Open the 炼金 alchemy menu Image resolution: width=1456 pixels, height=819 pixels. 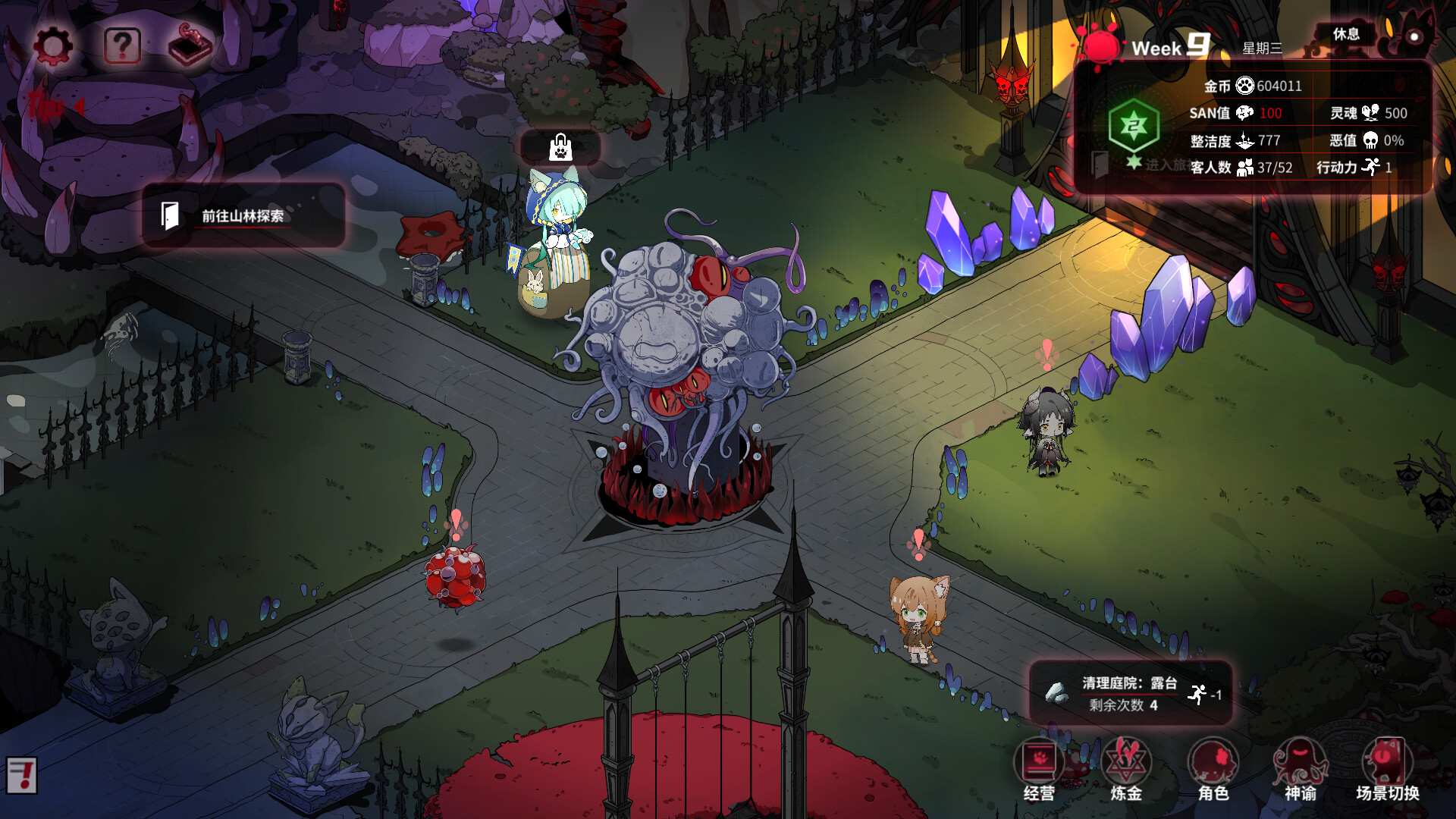tap(1126, 770)
